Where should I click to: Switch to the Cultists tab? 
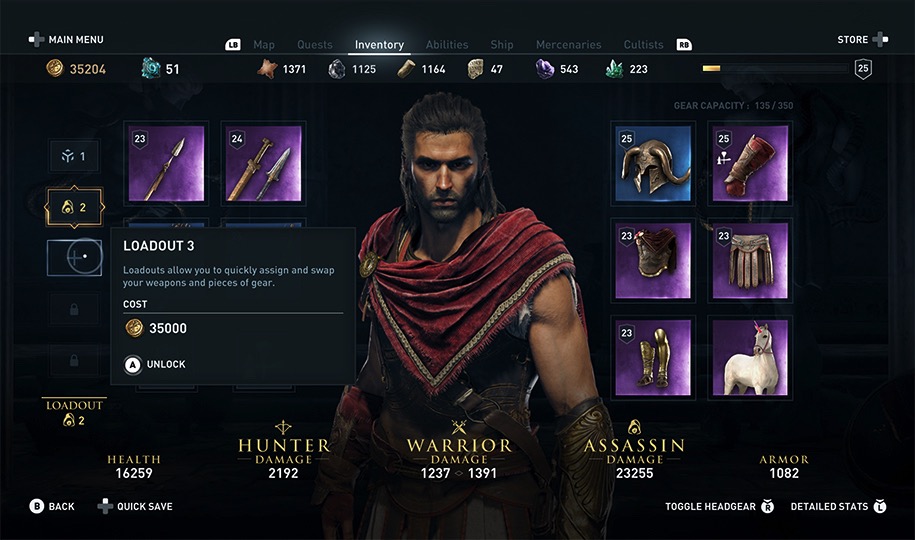coord(643,45)
